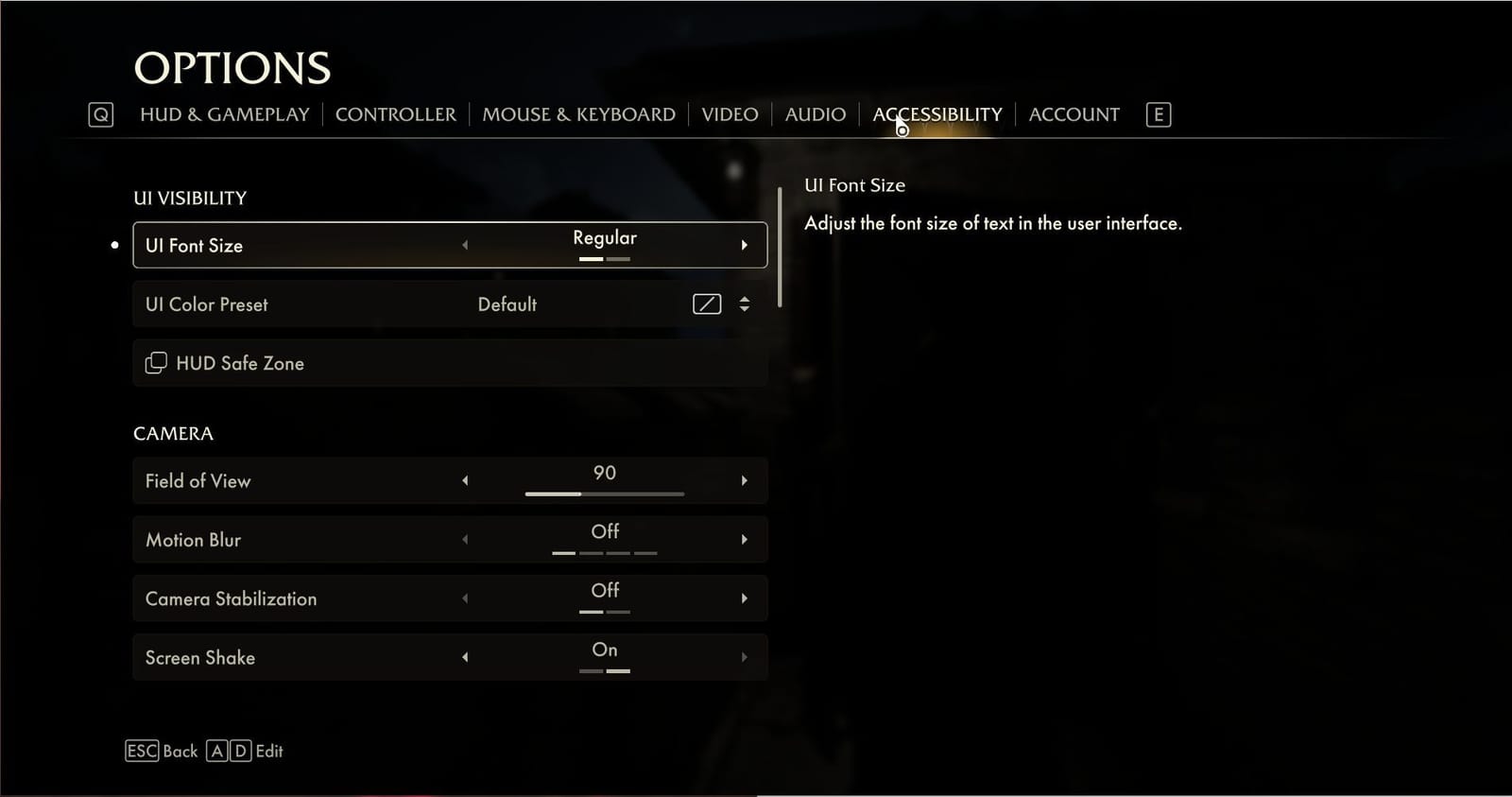The image size is (1512, 797).
Task: Click the Q key navigation icon beside tabs
Action: [x=99, y=113]
